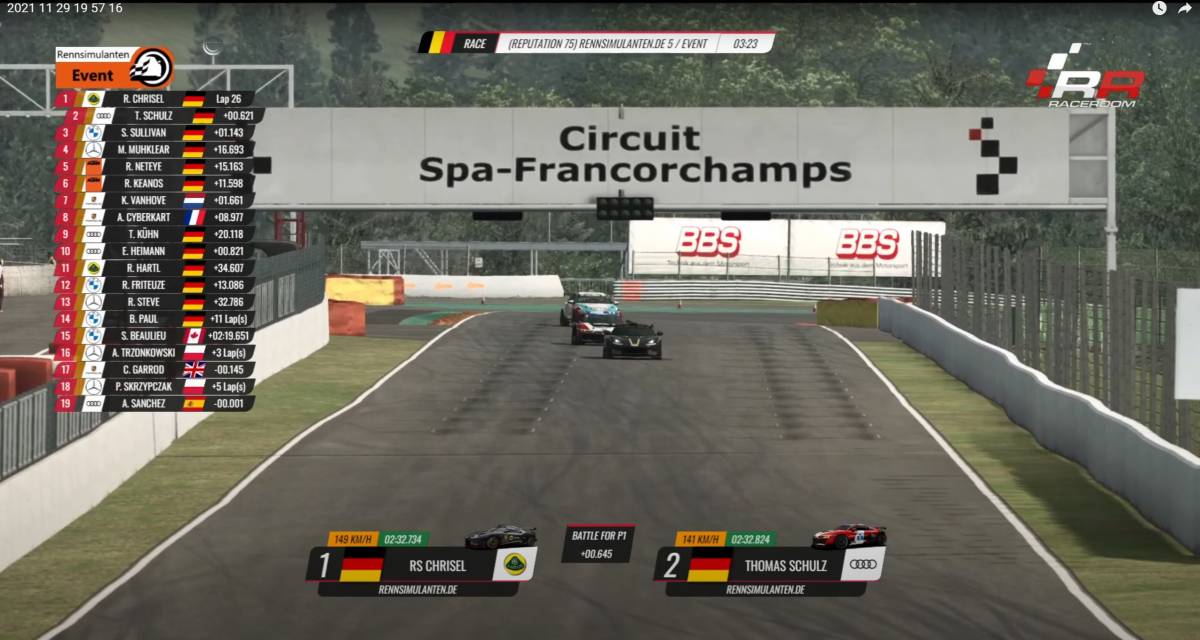Open the video share arrow
The width and height of the screenshot is (1200, 640).
[x=1184, y=8]
